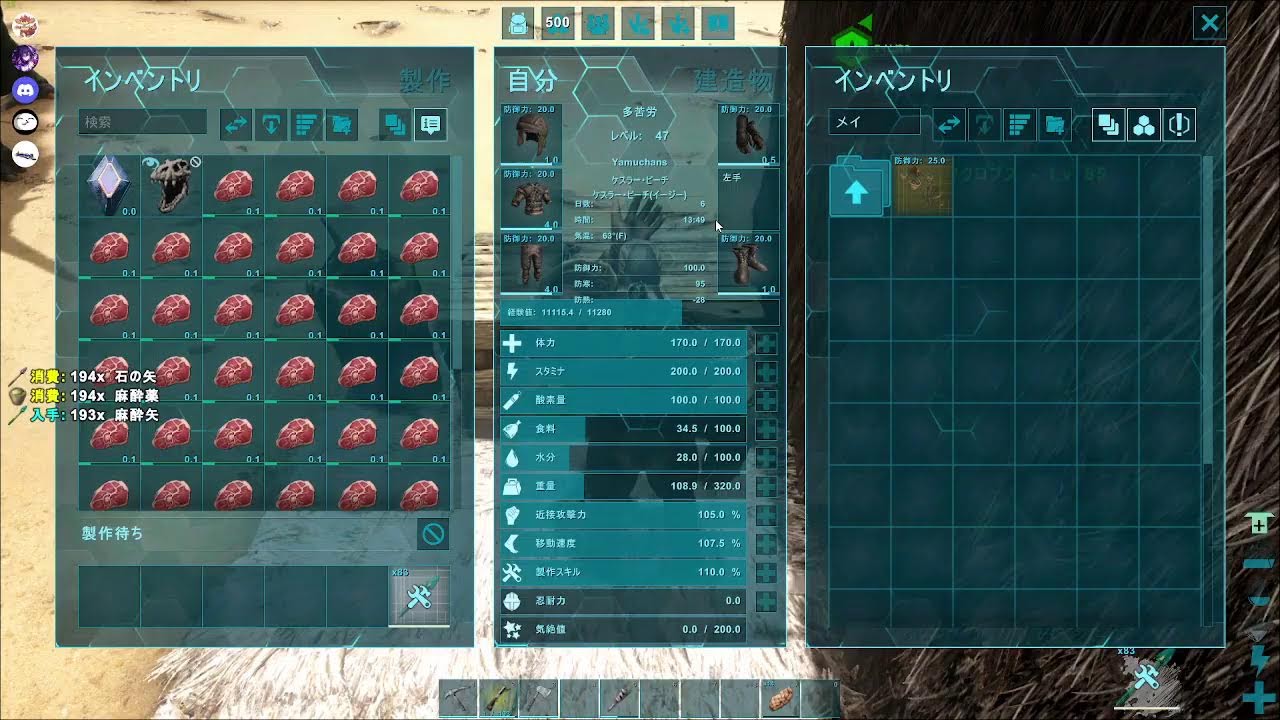Click the sort icon in the right inventory panel
The height and width of the screenshot is (720, 1280).
[1018, 125]
